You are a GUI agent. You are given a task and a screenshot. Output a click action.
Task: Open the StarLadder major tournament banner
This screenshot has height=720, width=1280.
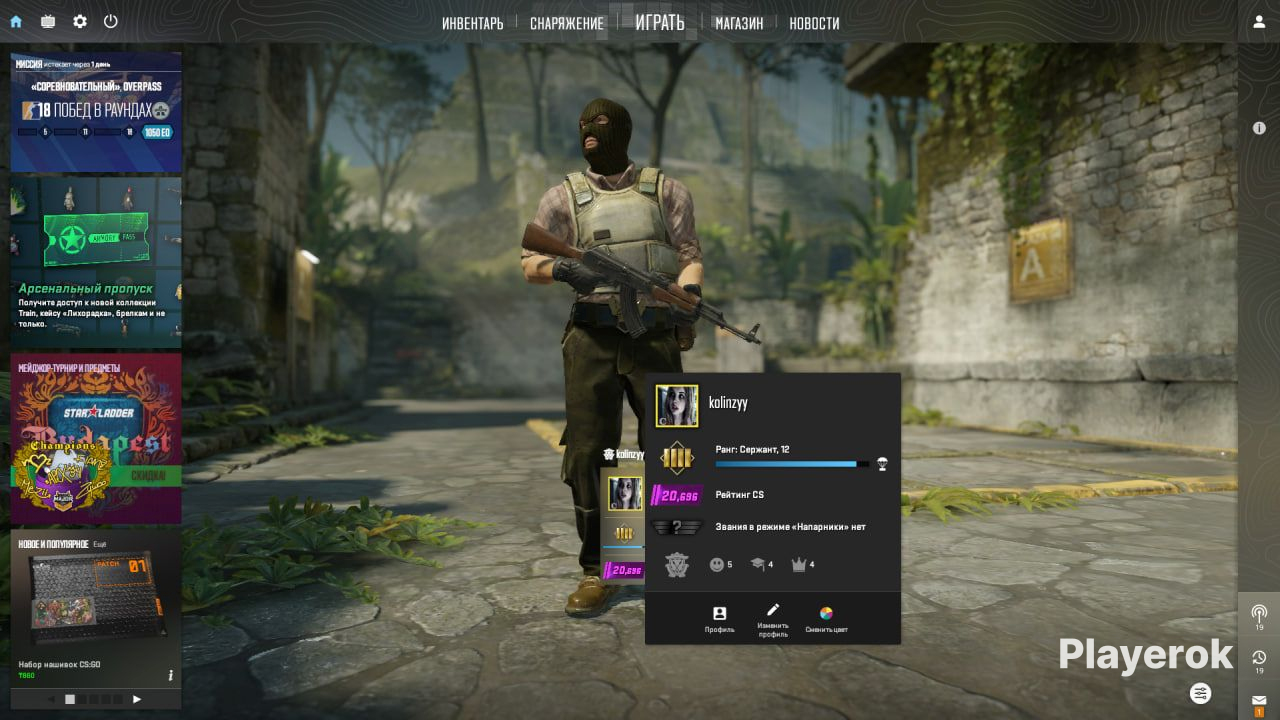[96, 438]
